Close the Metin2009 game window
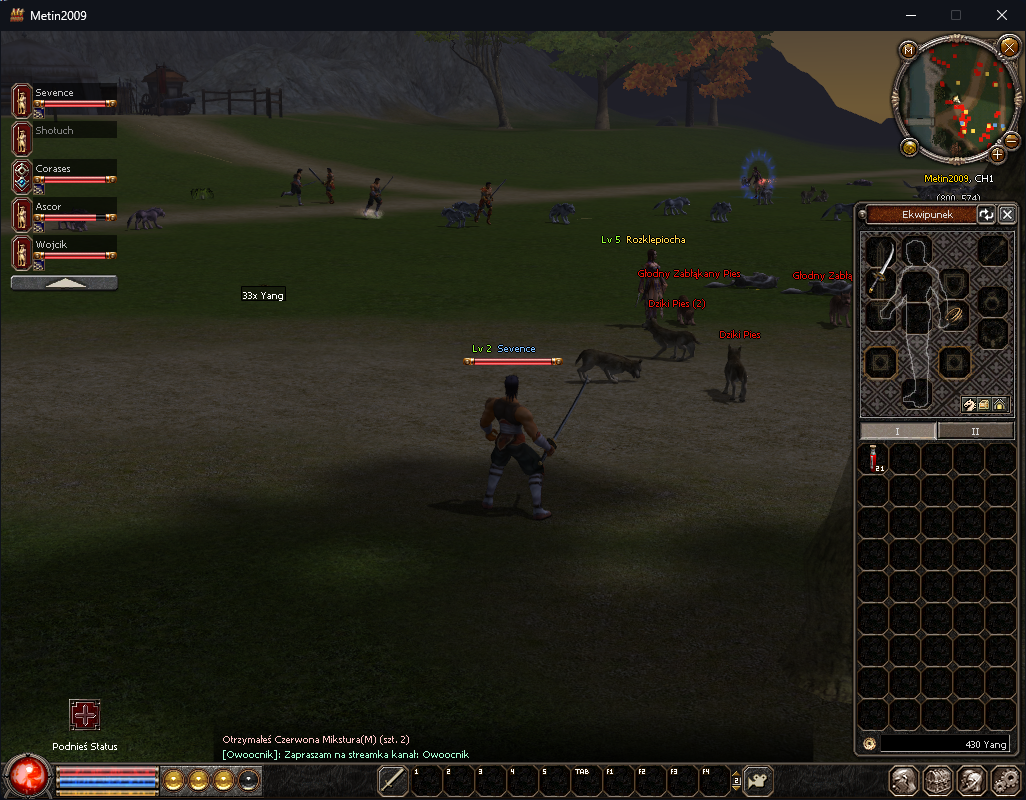The image size is (1026, 800). pos(1002,15)
